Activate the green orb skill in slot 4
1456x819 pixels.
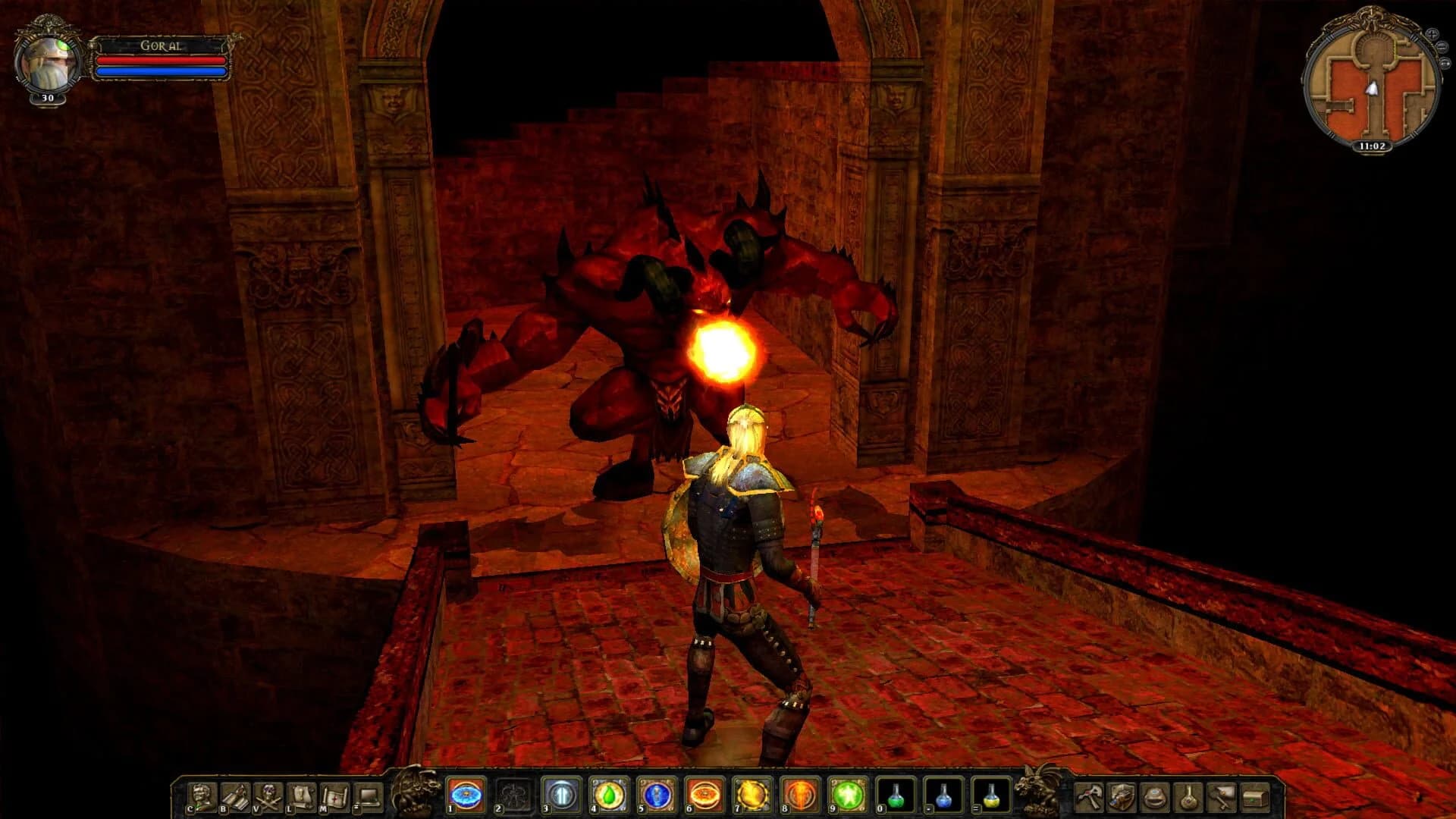click(x=608, y=796)
